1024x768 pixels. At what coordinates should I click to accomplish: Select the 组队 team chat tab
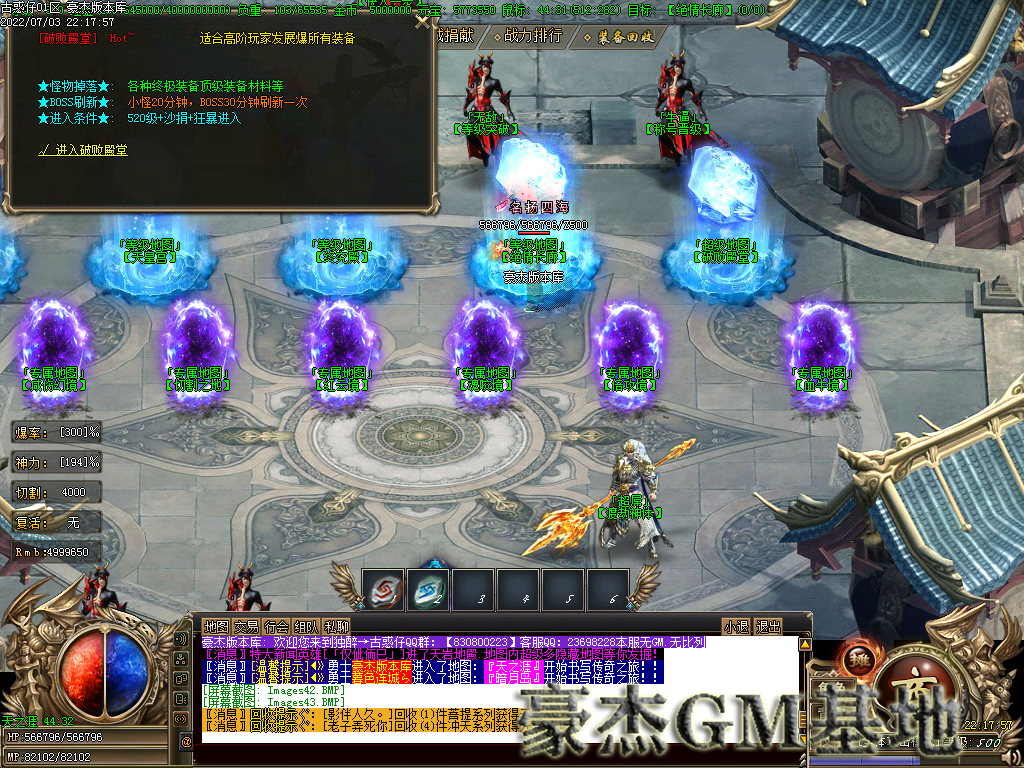pos(306,626)
